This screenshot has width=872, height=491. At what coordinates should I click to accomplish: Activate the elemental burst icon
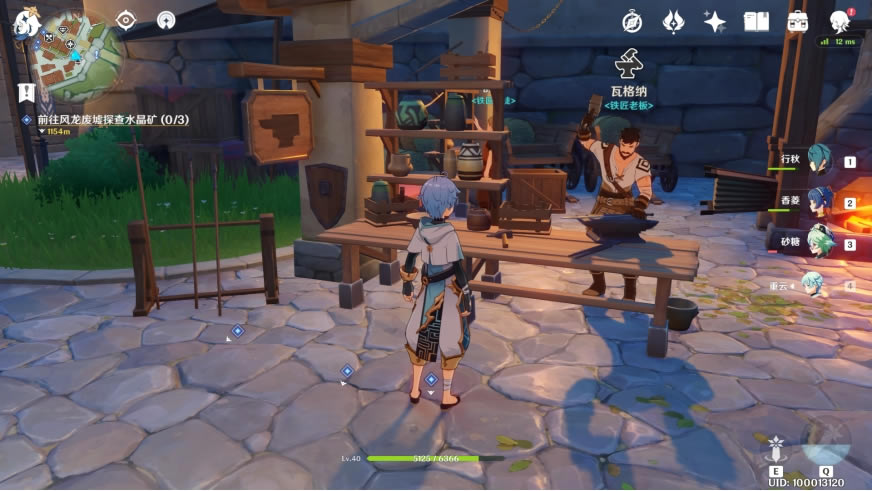click(826, 440)
